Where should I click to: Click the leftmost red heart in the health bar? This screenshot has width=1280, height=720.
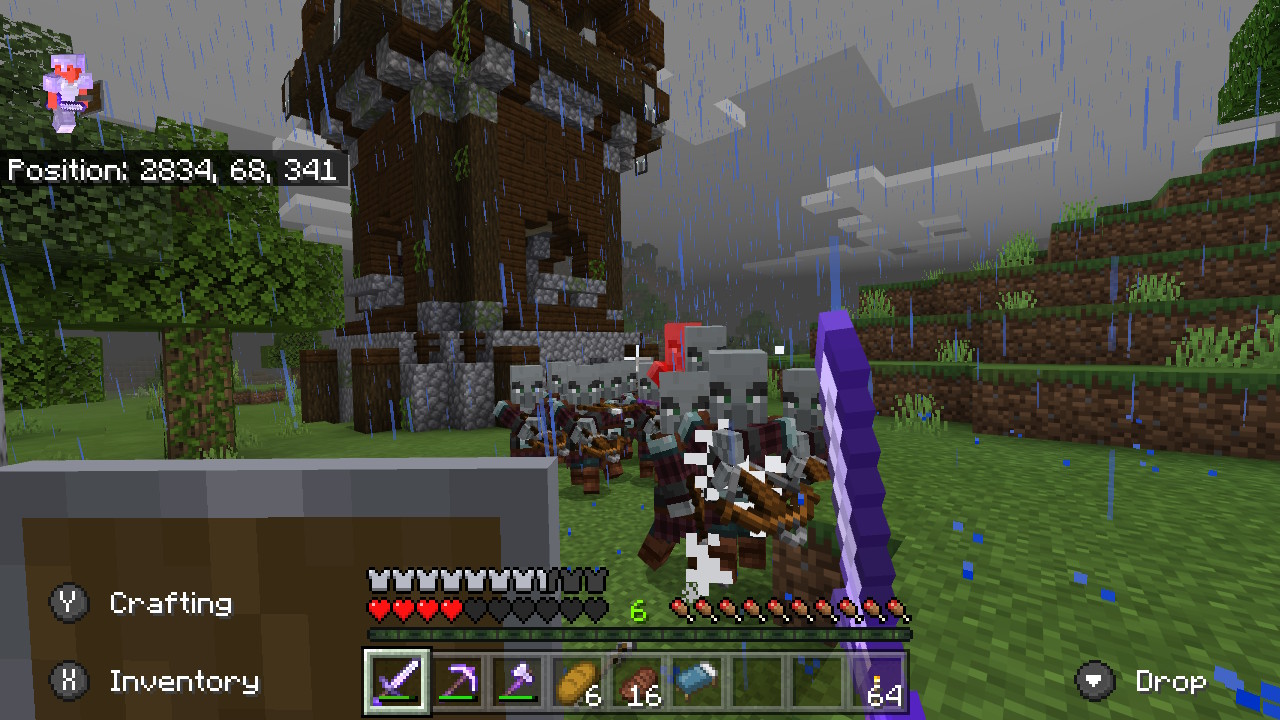click(x=377, y=605)
